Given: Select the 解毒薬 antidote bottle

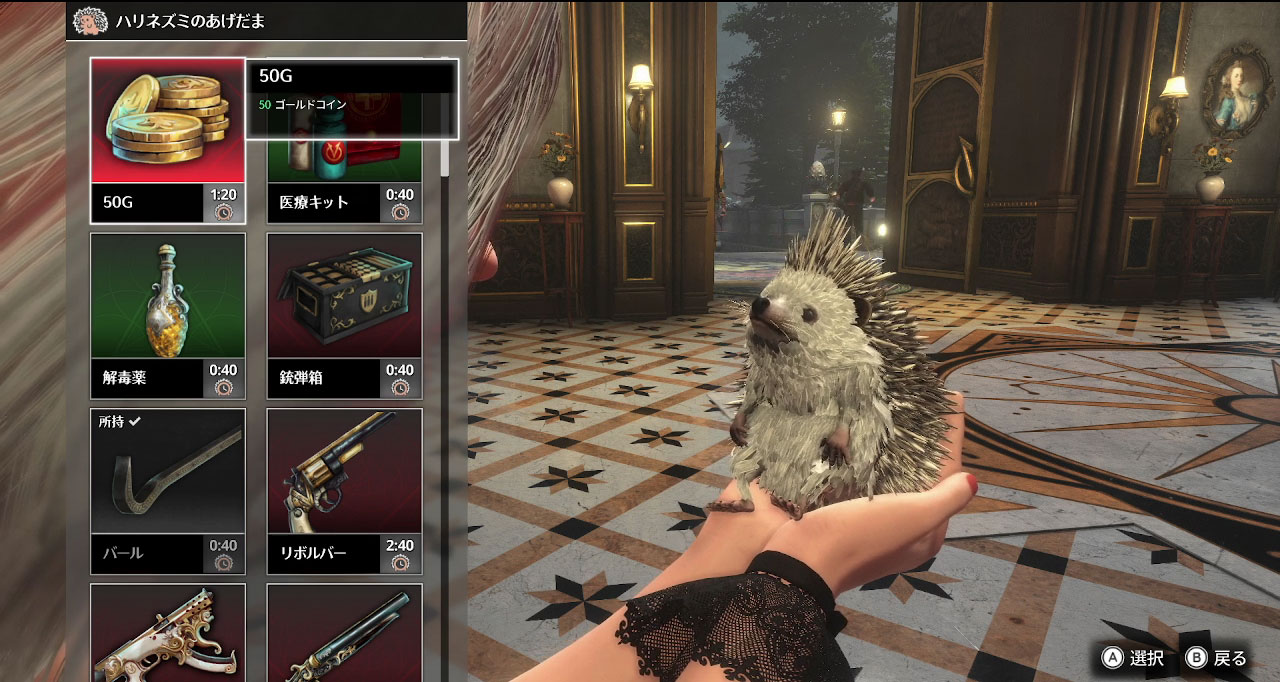Looking at the screenshot, I should click(168, 315).
